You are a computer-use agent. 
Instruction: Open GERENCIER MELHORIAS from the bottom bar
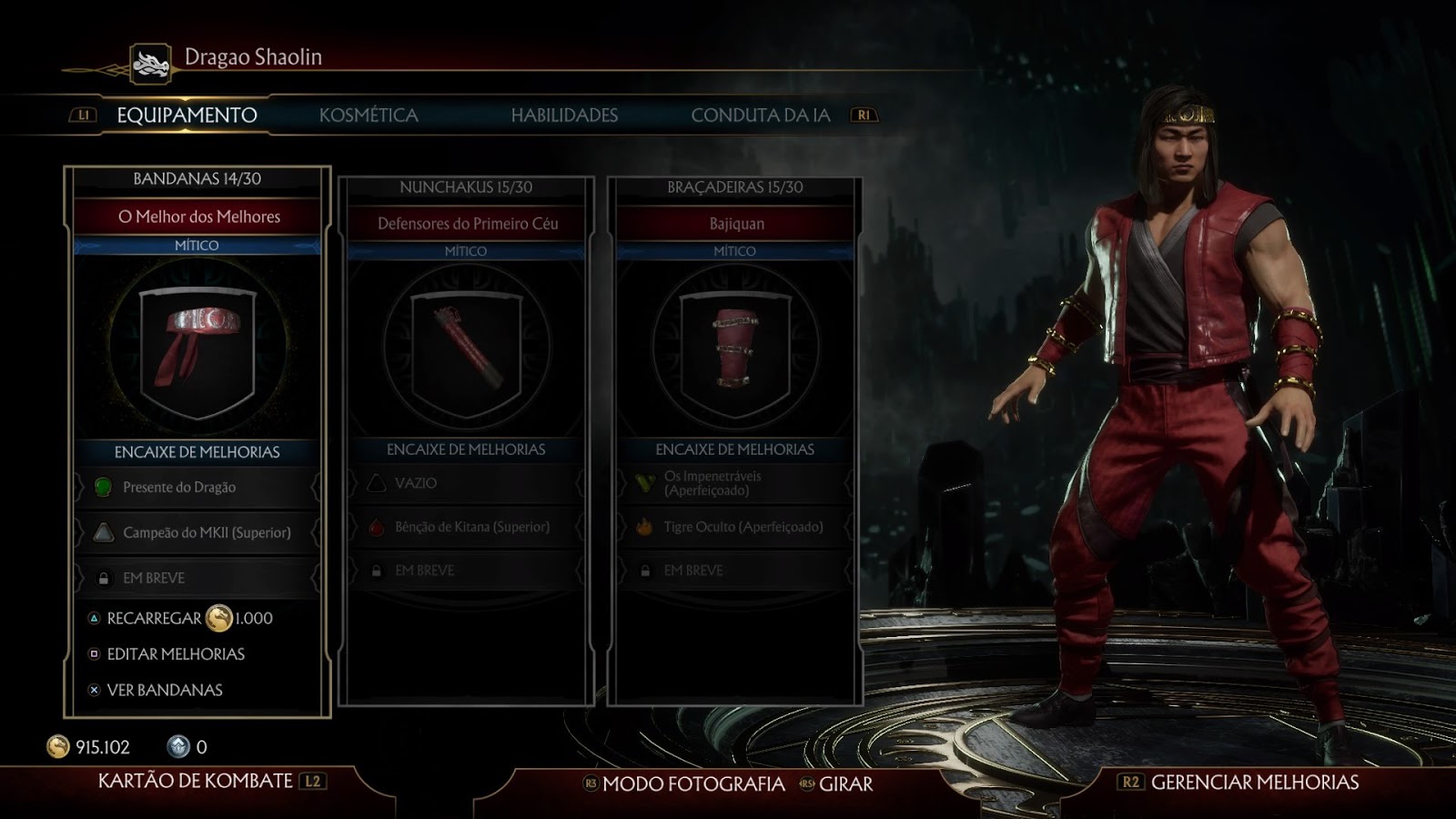coord(1253,781)
